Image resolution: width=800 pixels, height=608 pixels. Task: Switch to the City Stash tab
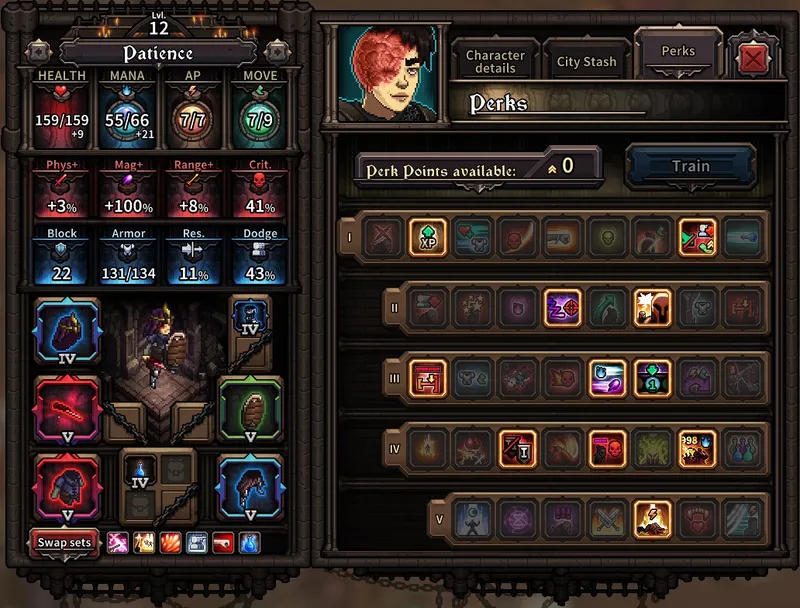pyautogui.click(x=586, y=62)
